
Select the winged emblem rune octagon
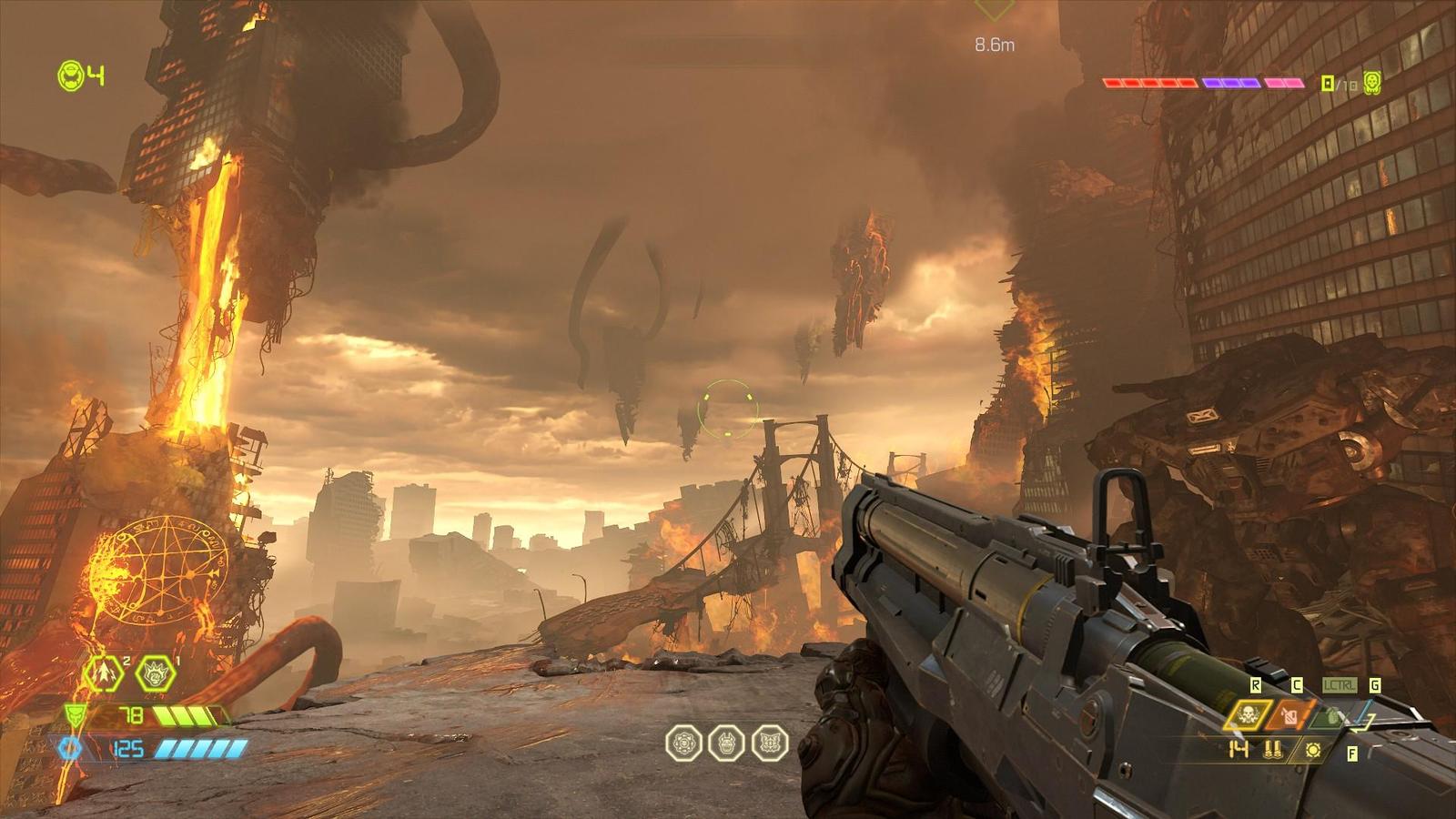coord(769,743)
